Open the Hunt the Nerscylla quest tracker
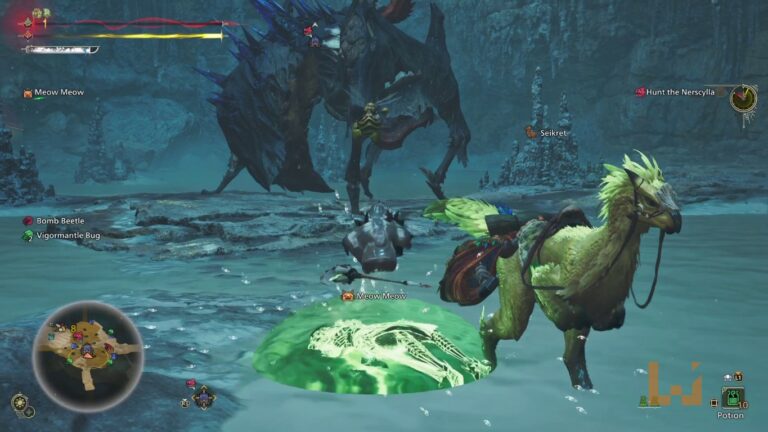This screenshot has width=768, height=432. tap(680, 93)
